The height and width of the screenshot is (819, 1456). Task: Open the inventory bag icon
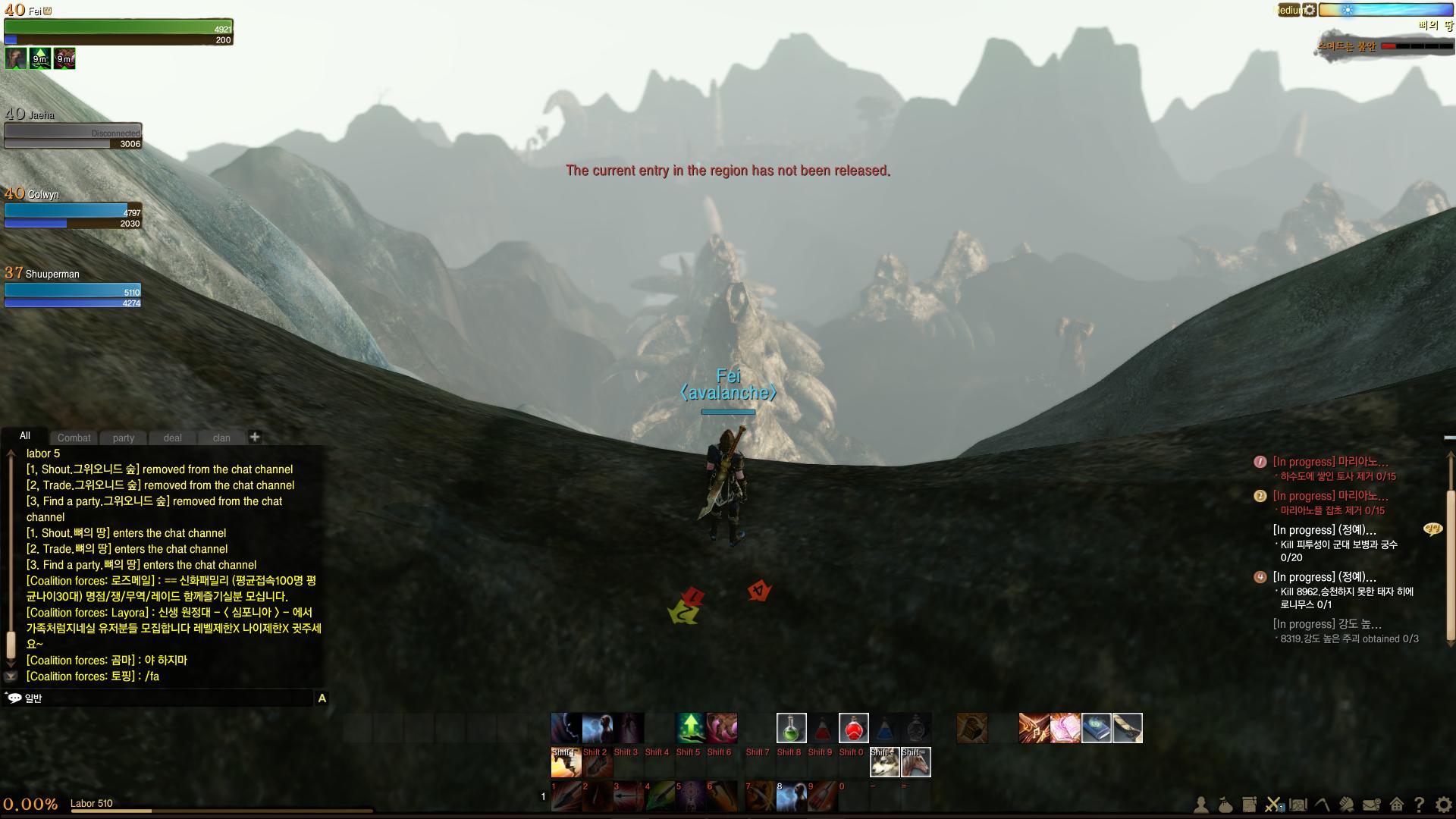(x=1225, y=805)
